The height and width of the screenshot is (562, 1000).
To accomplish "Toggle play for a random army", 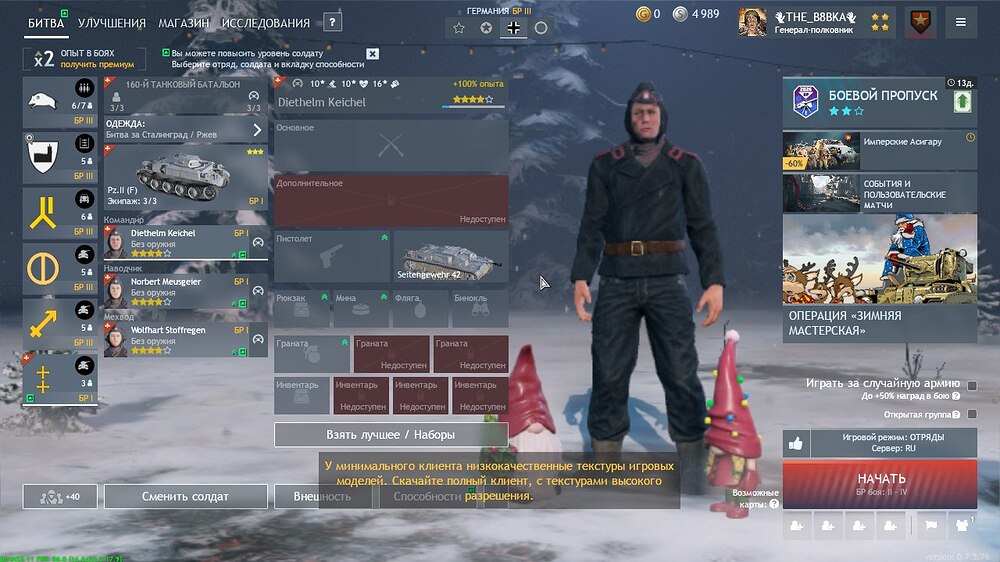I will coord(972,386).
